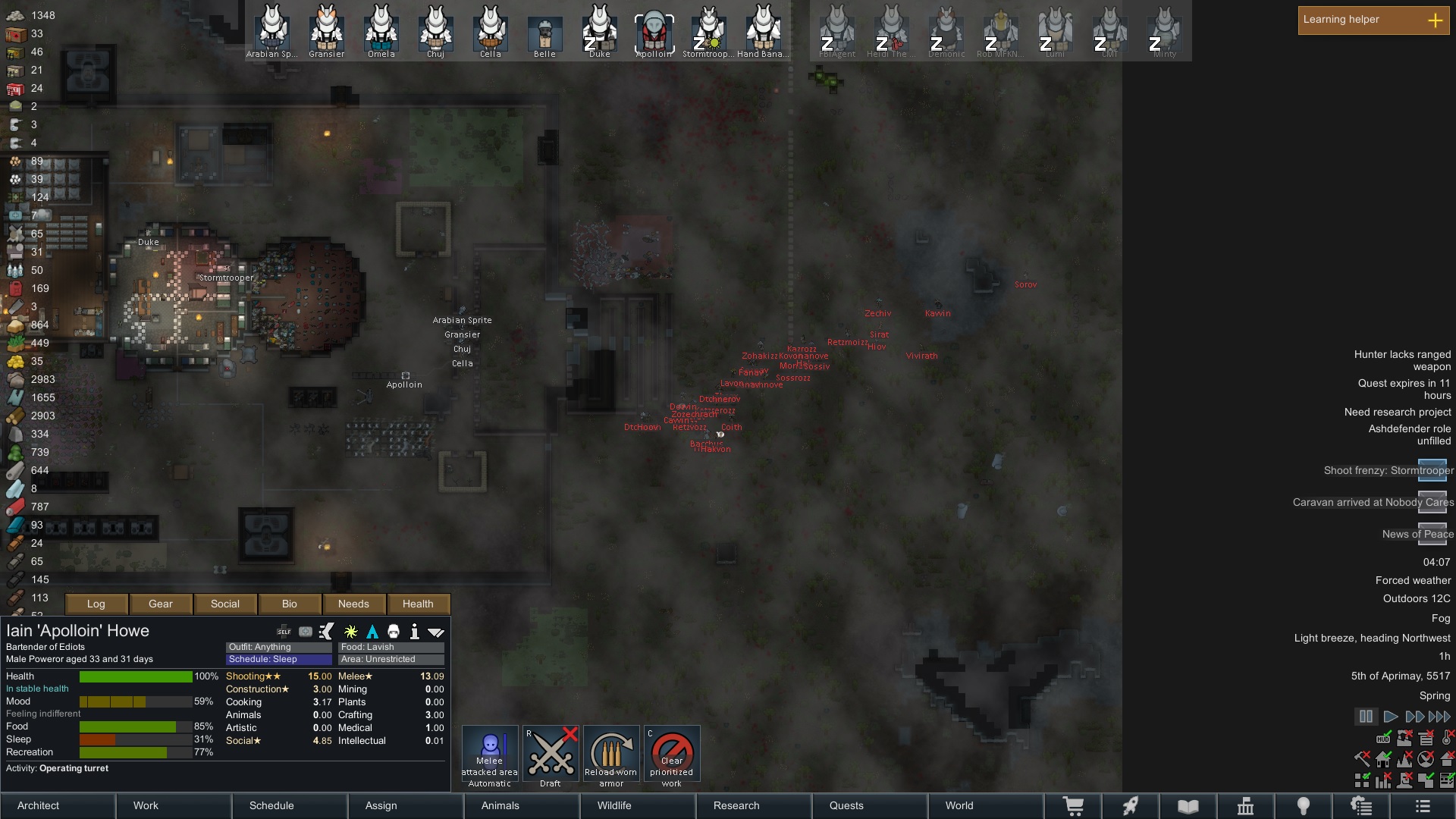Activate Reload worn armor command
1456x819 pixels.
[611, 755]
